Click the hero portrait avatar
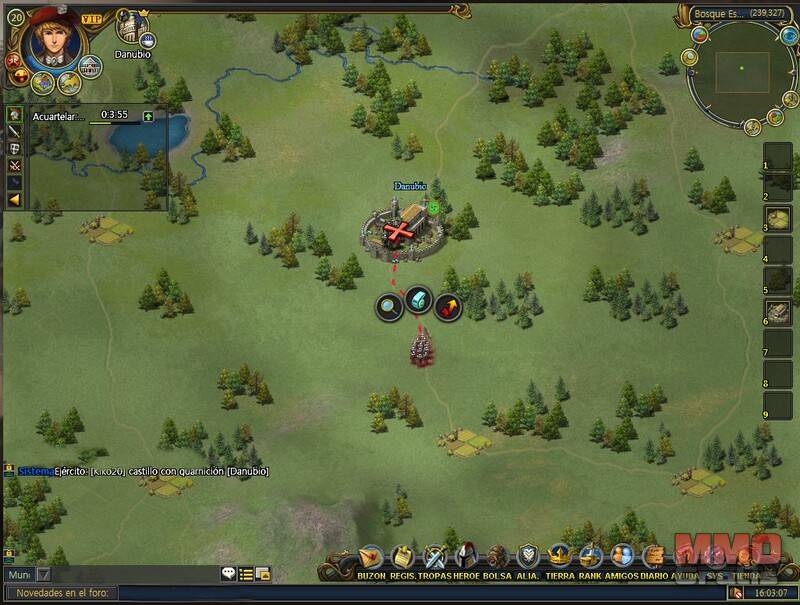 tap(47, 38)
